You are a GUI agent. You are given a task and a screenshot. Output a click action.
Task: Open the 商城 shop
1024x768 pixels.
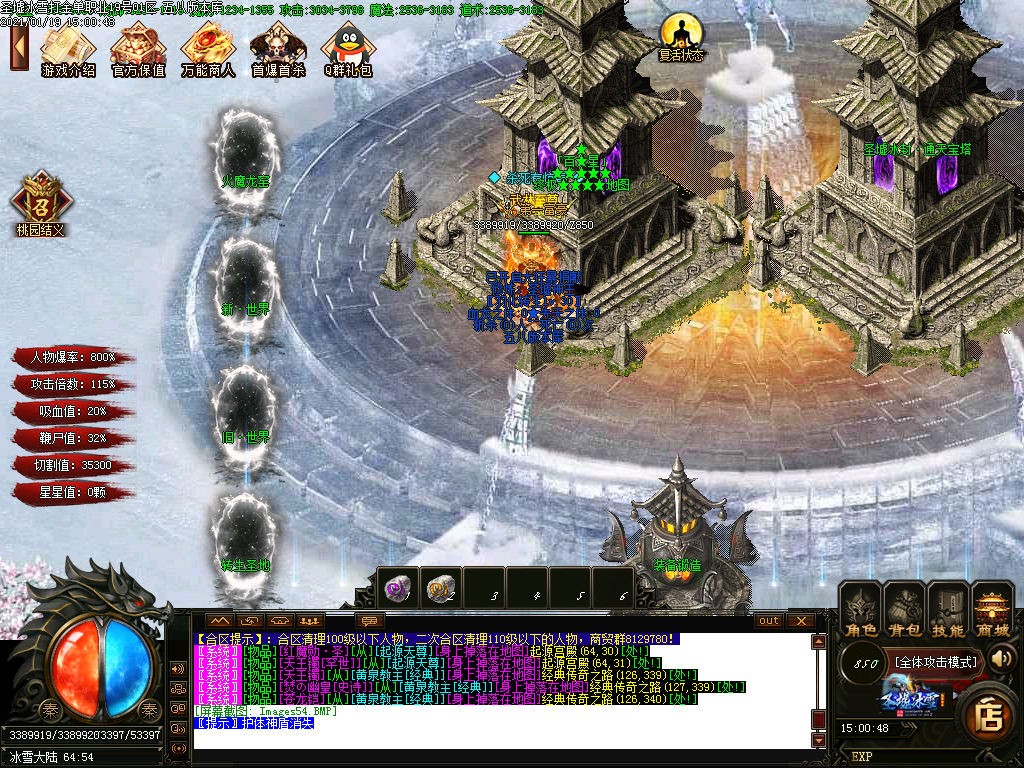(x=993, y=610)
